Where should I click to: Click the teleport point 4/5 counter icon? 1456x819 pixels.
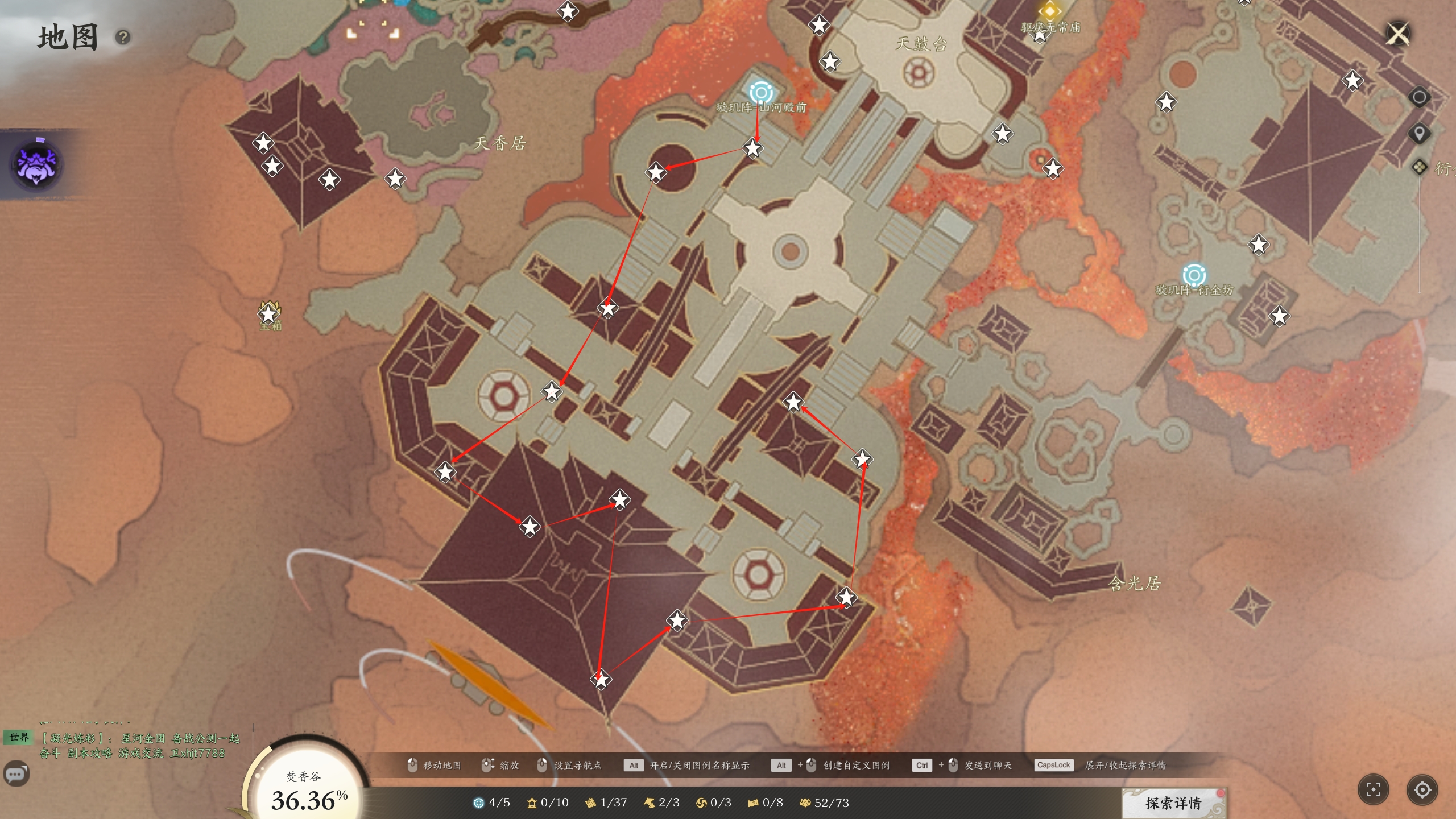click(479, 803)
